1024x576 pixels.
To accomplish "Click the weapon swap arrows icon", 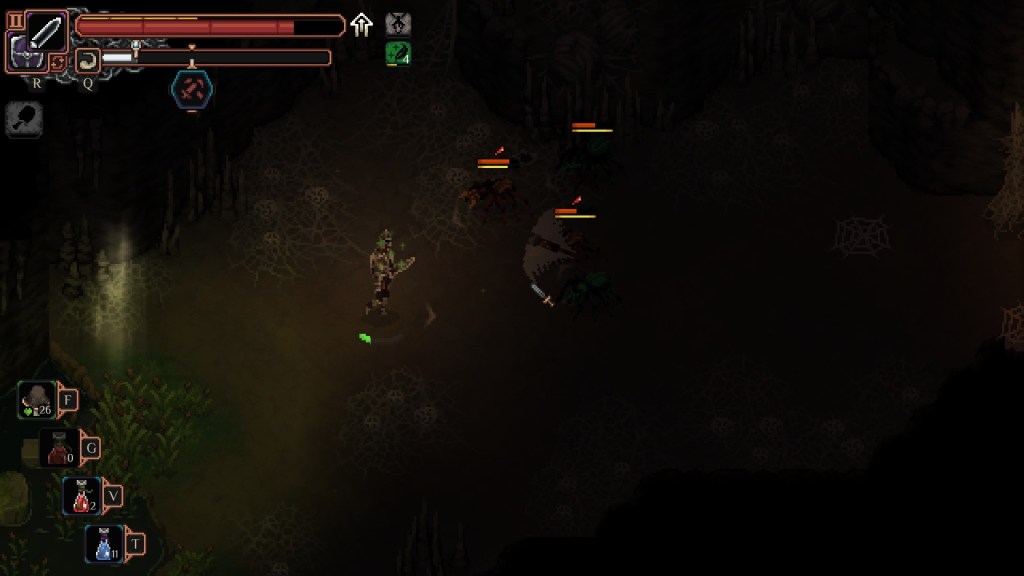I will tap(59, 61).
